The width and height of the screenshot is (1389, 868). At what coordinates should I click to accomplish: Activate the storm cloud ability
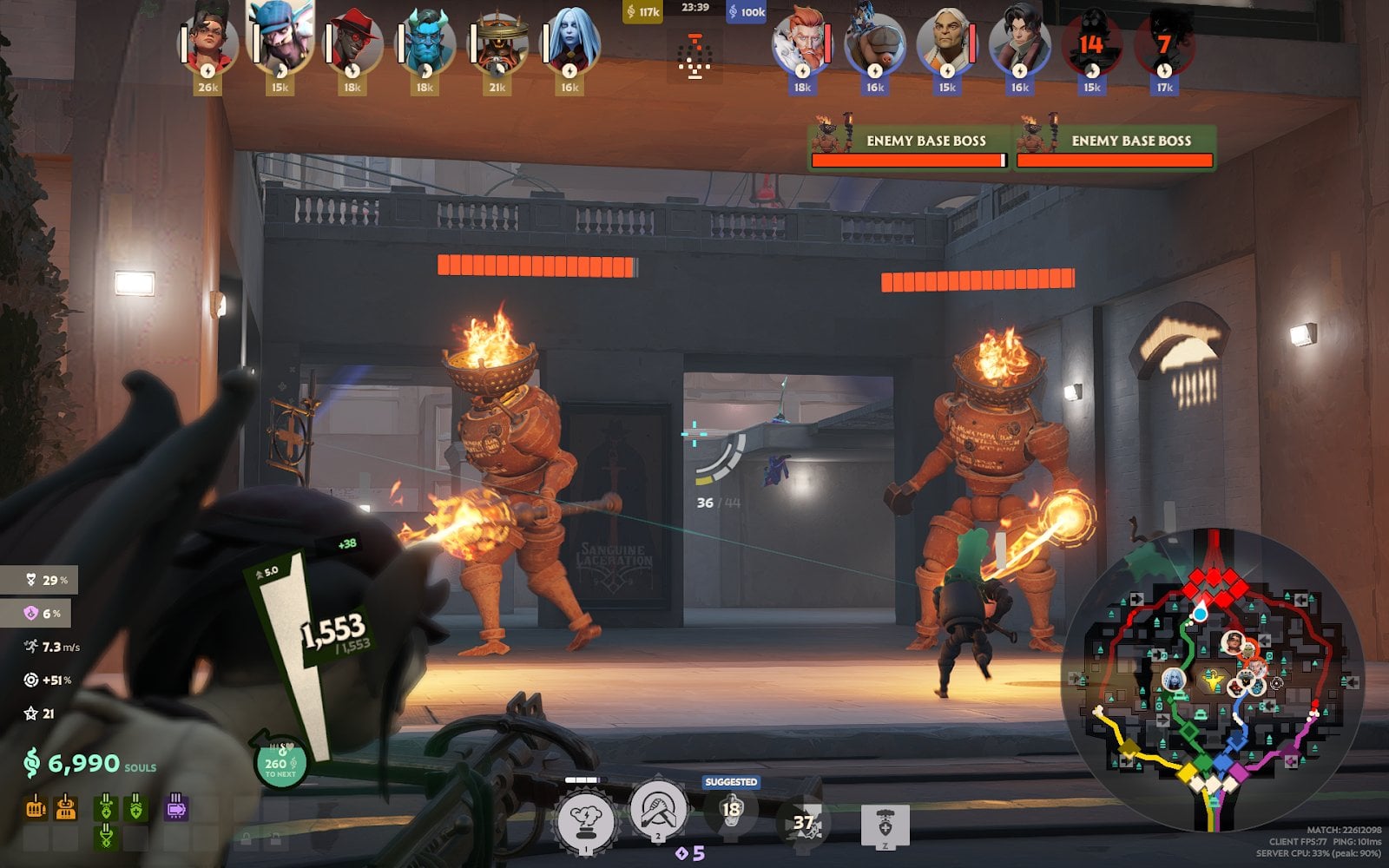584,821
